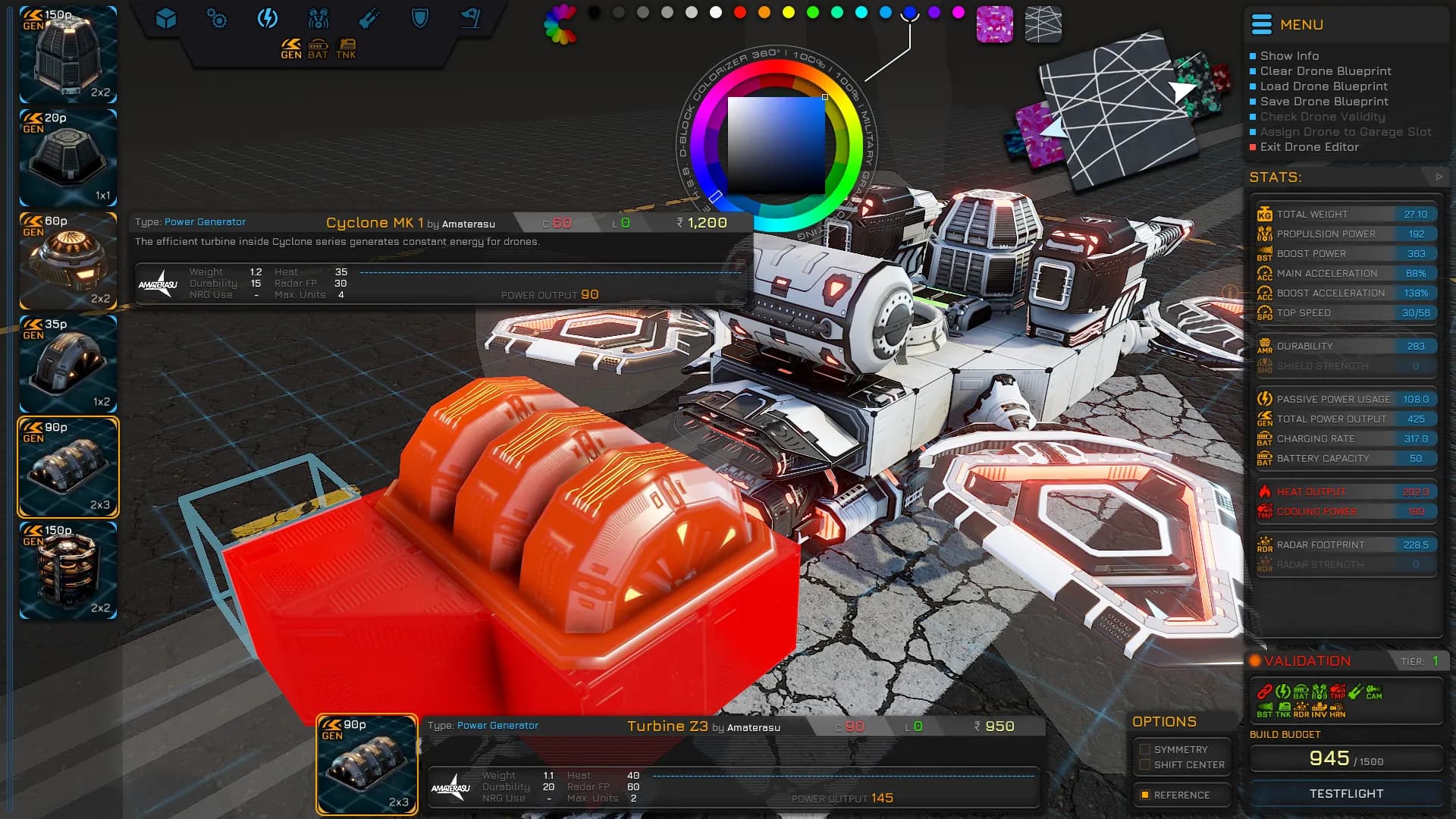Open the shield armor category
This screenshot has width=1456, height=819.
pyautogui.click(x=419, y=18)
